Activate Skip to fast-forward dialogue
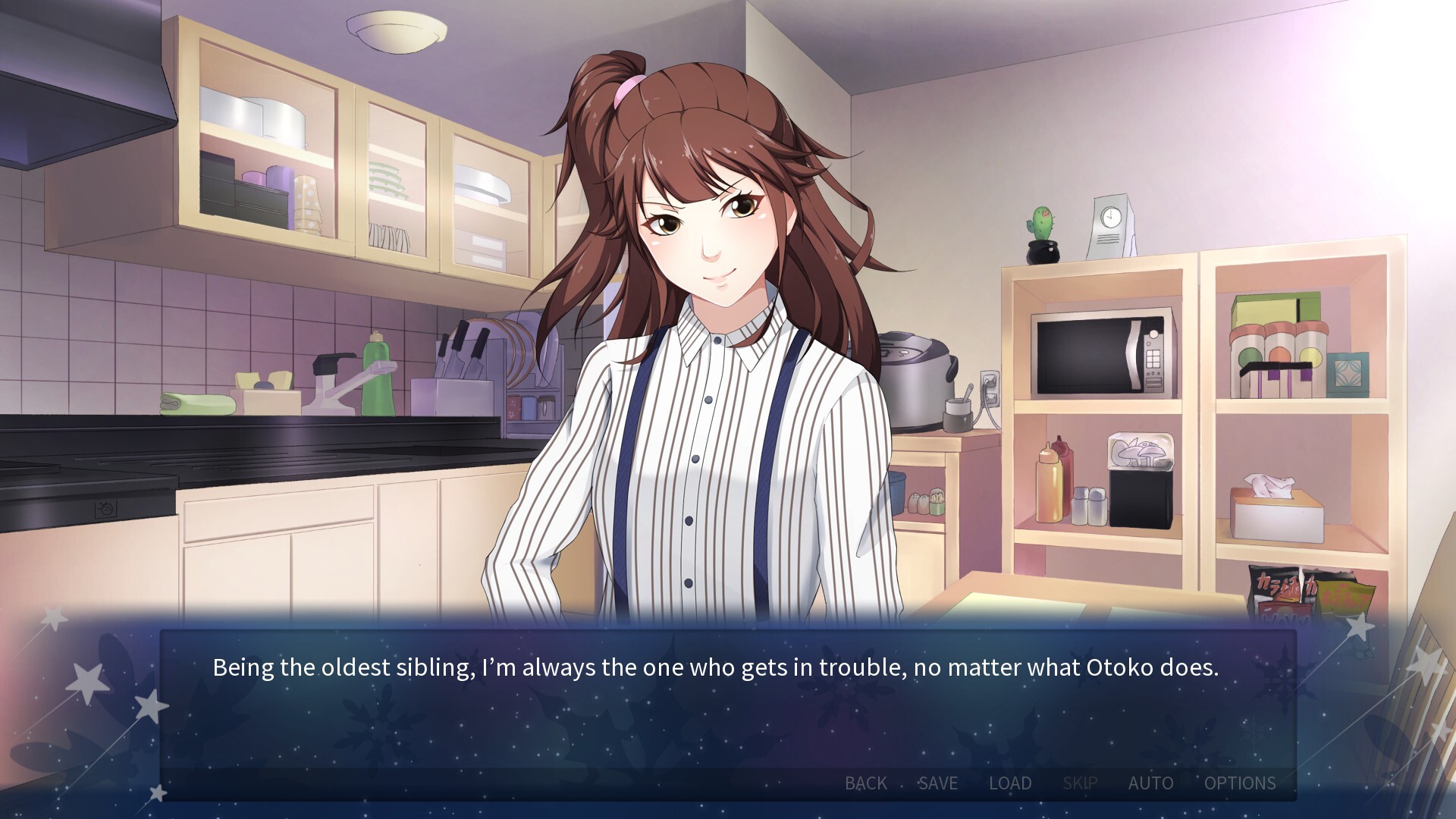The width and height of the screenshot is (1456, 819). (1080, 783)
